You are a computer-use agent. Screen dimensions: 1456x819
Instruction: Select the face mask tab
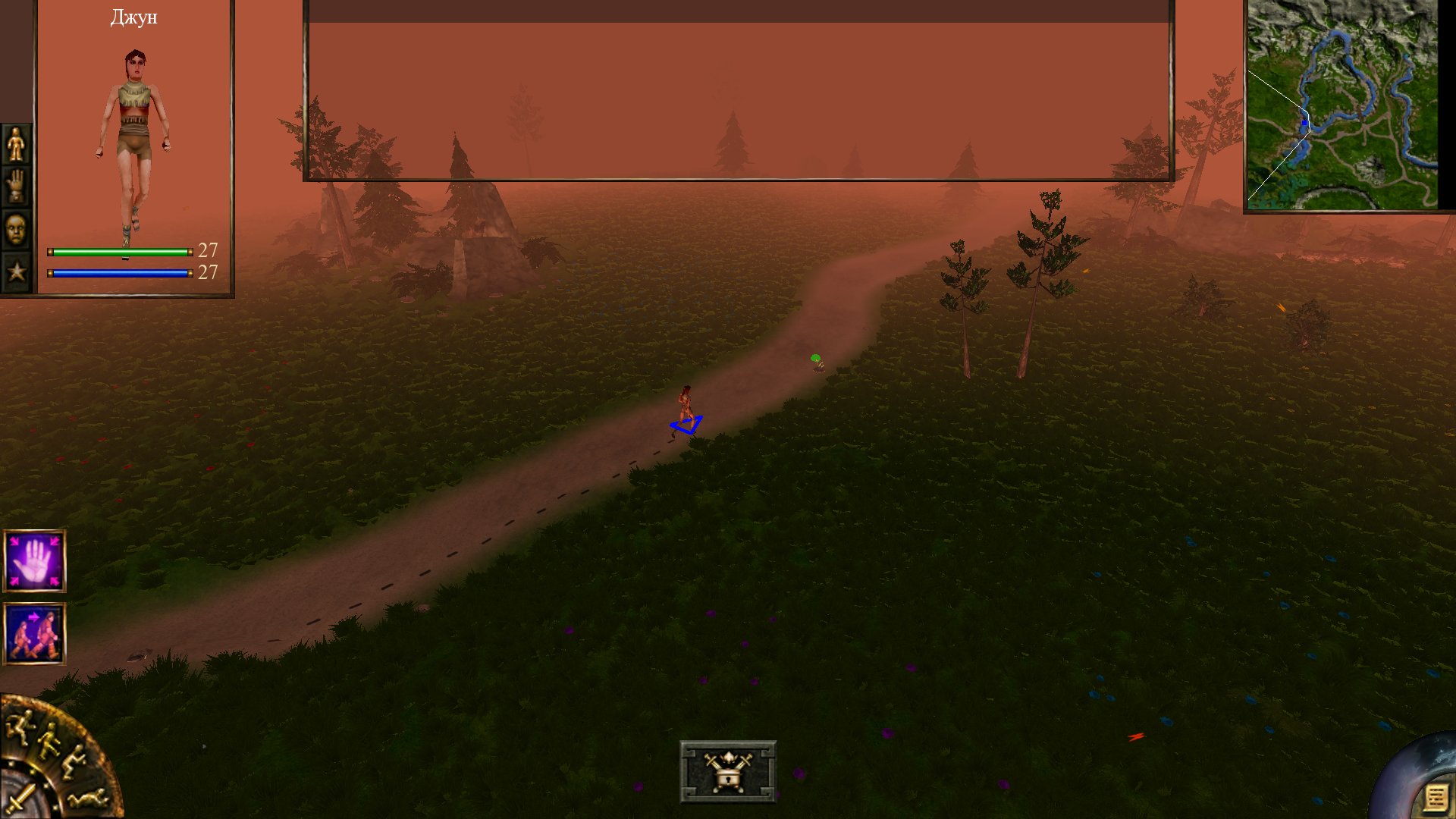point(16,228)
